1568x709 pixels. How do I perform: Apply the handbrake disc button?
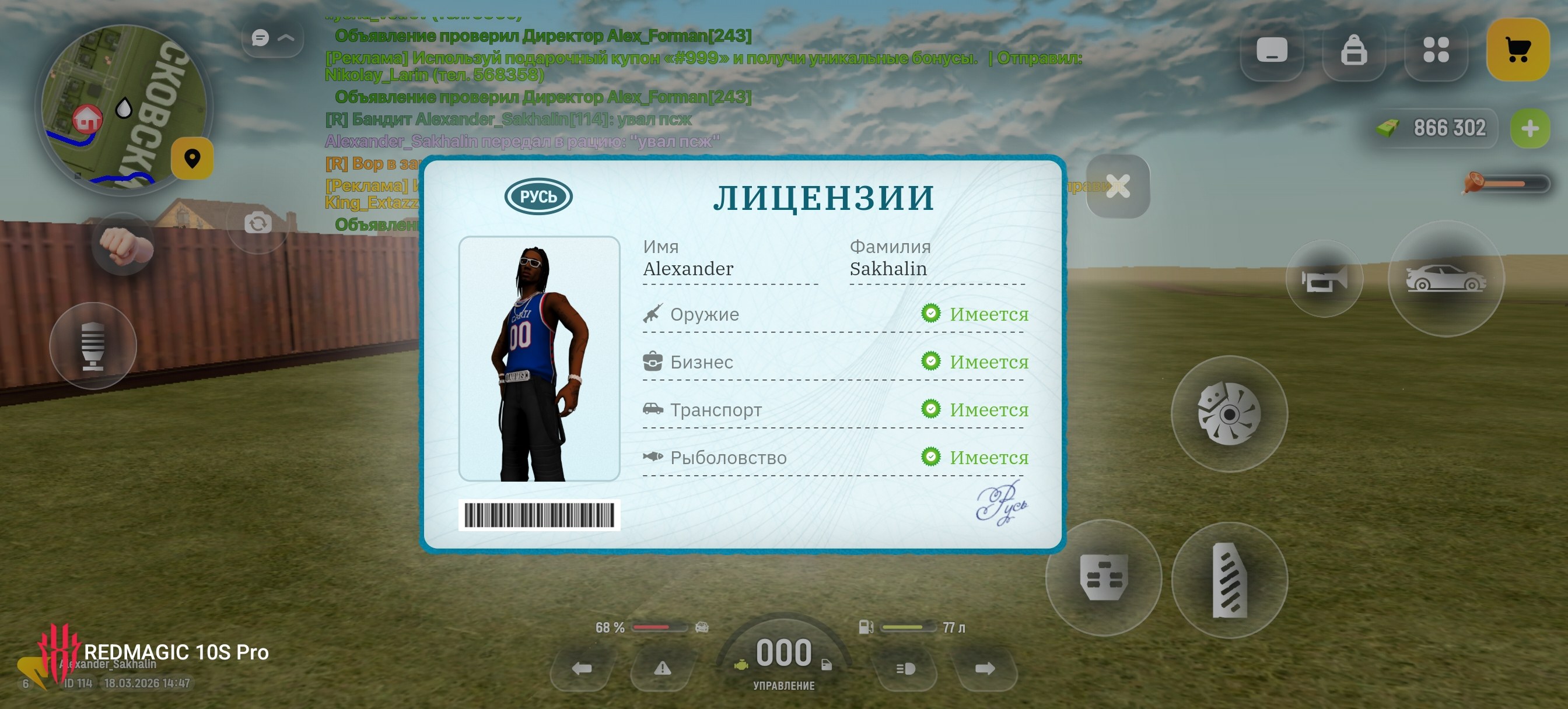1229,414
